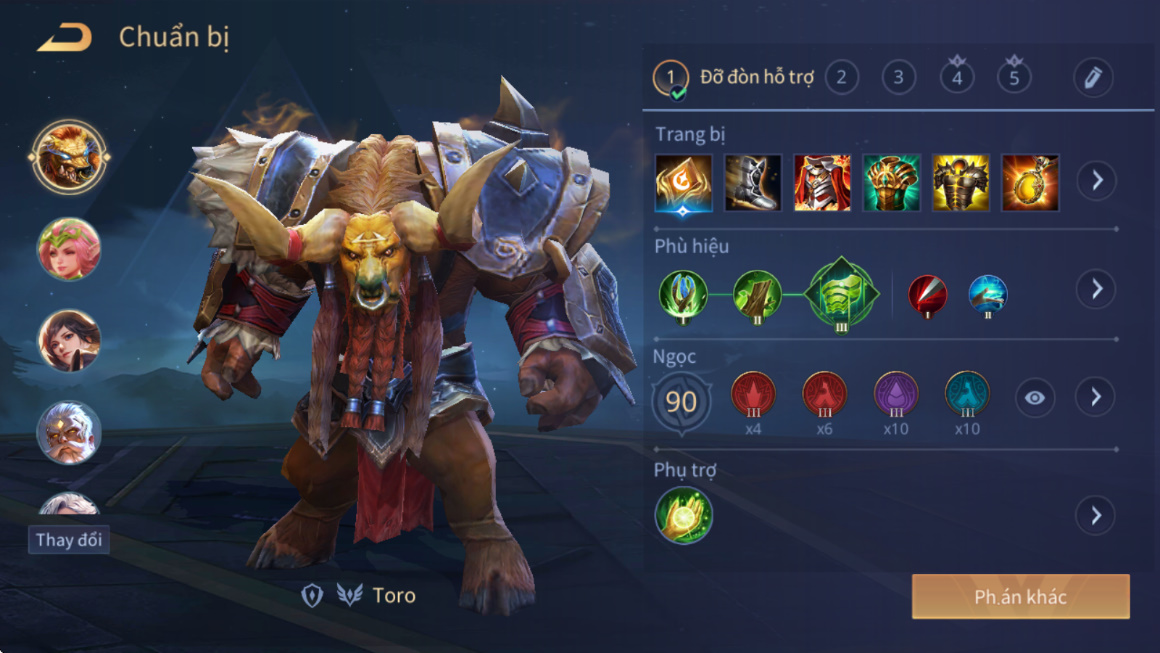Switch to build preset 3
This screenshot has height=653, width=1160.
pyautogui.click(x=899, y=77)
